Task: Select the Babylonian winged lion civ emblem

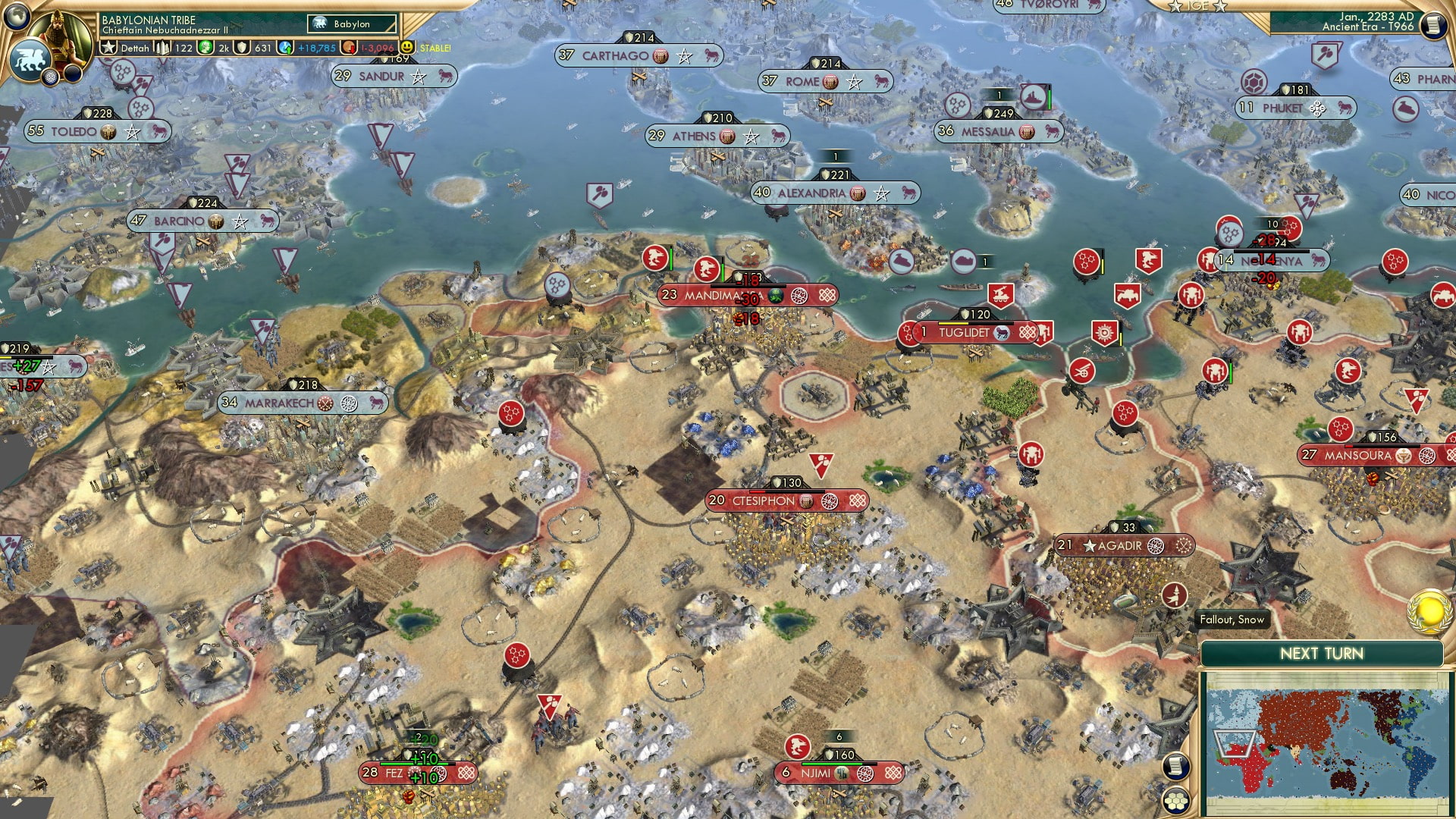Action: tap(30, 61)
